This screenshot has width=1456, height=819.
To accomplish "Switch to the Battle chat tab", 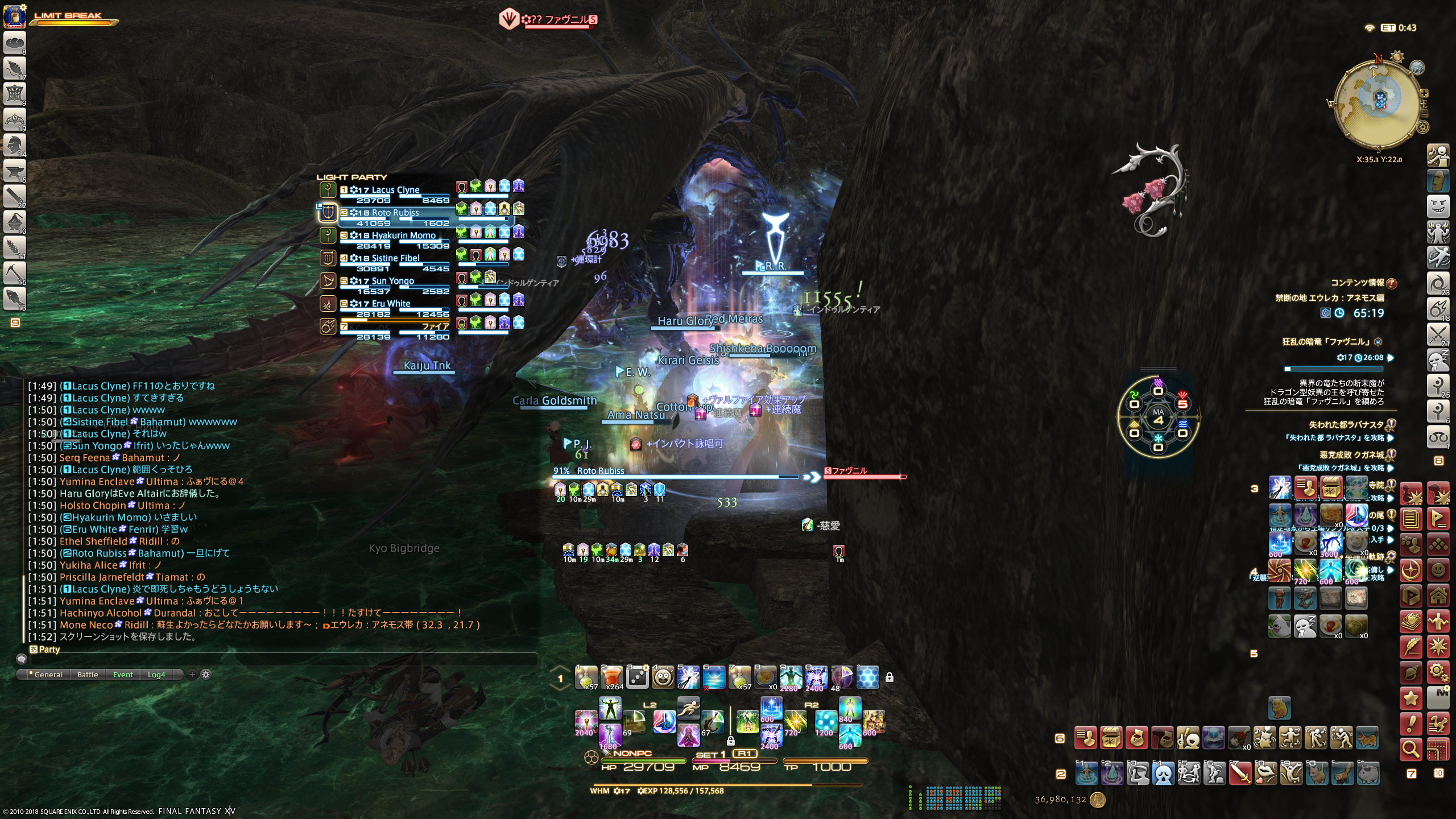I will point(88,675).
